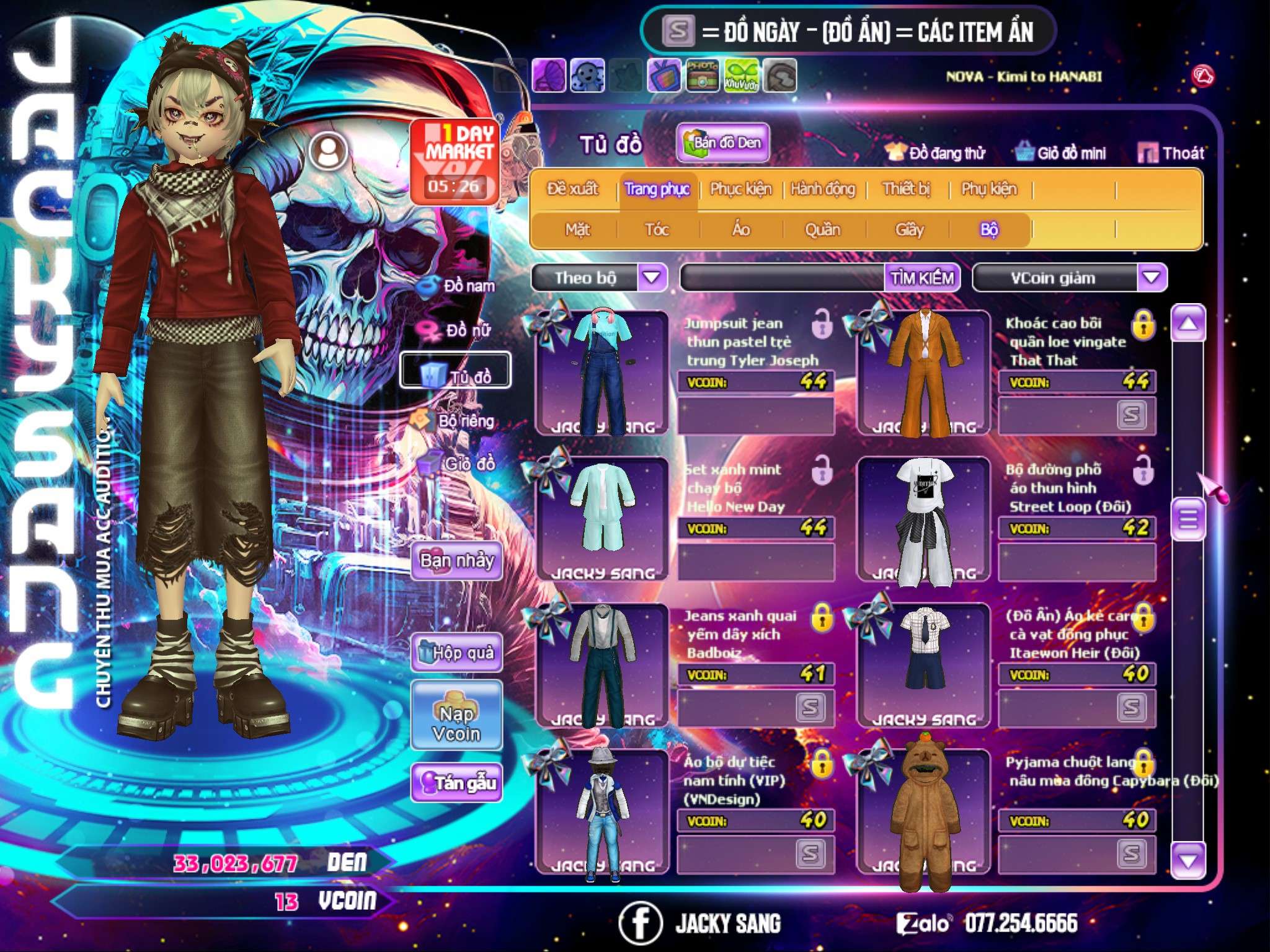Click the scroll down arrow in wardrobe

pos(1188,860)
